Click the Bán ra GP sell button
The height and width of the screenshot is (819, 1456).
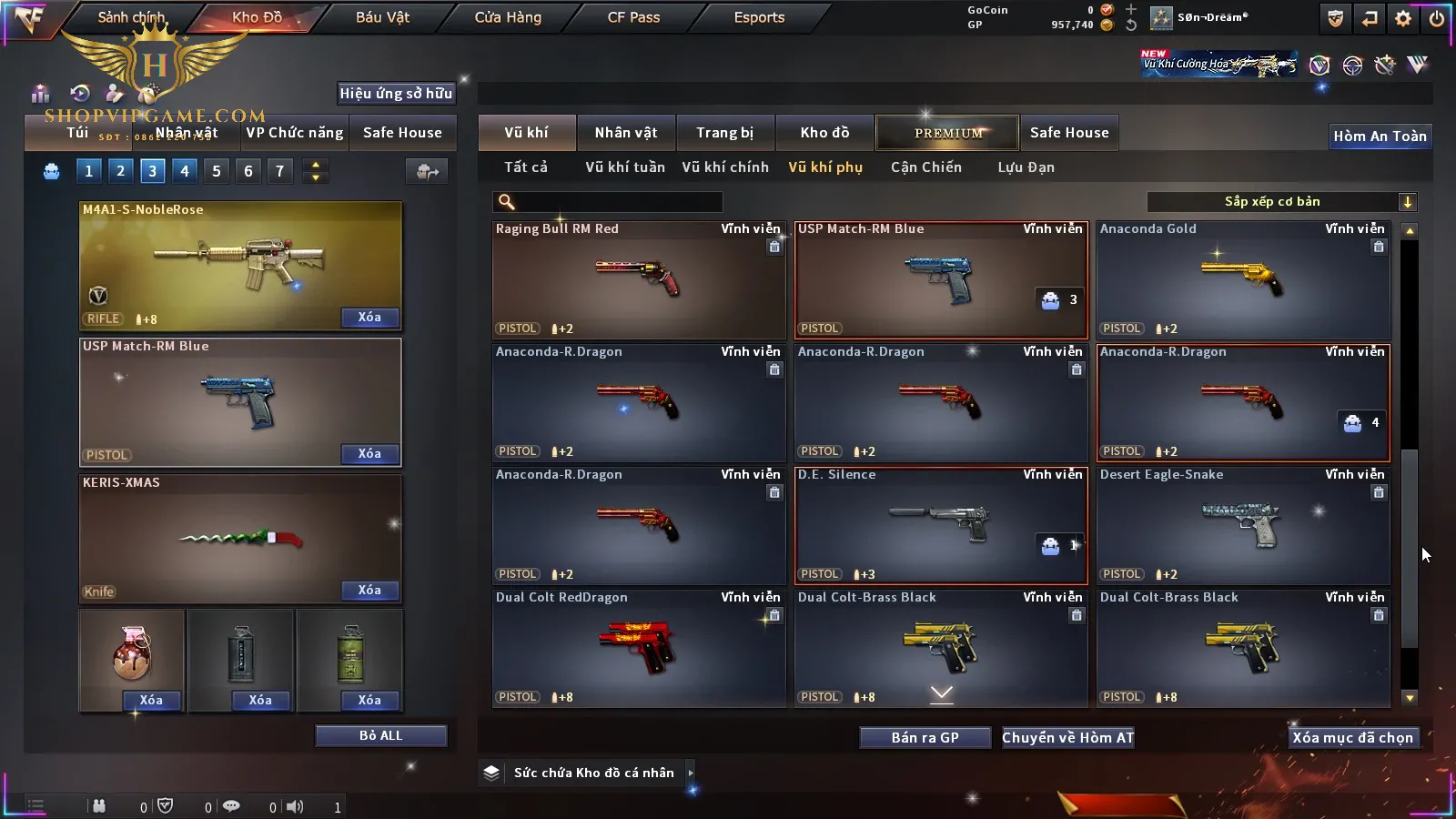[925, 738]
